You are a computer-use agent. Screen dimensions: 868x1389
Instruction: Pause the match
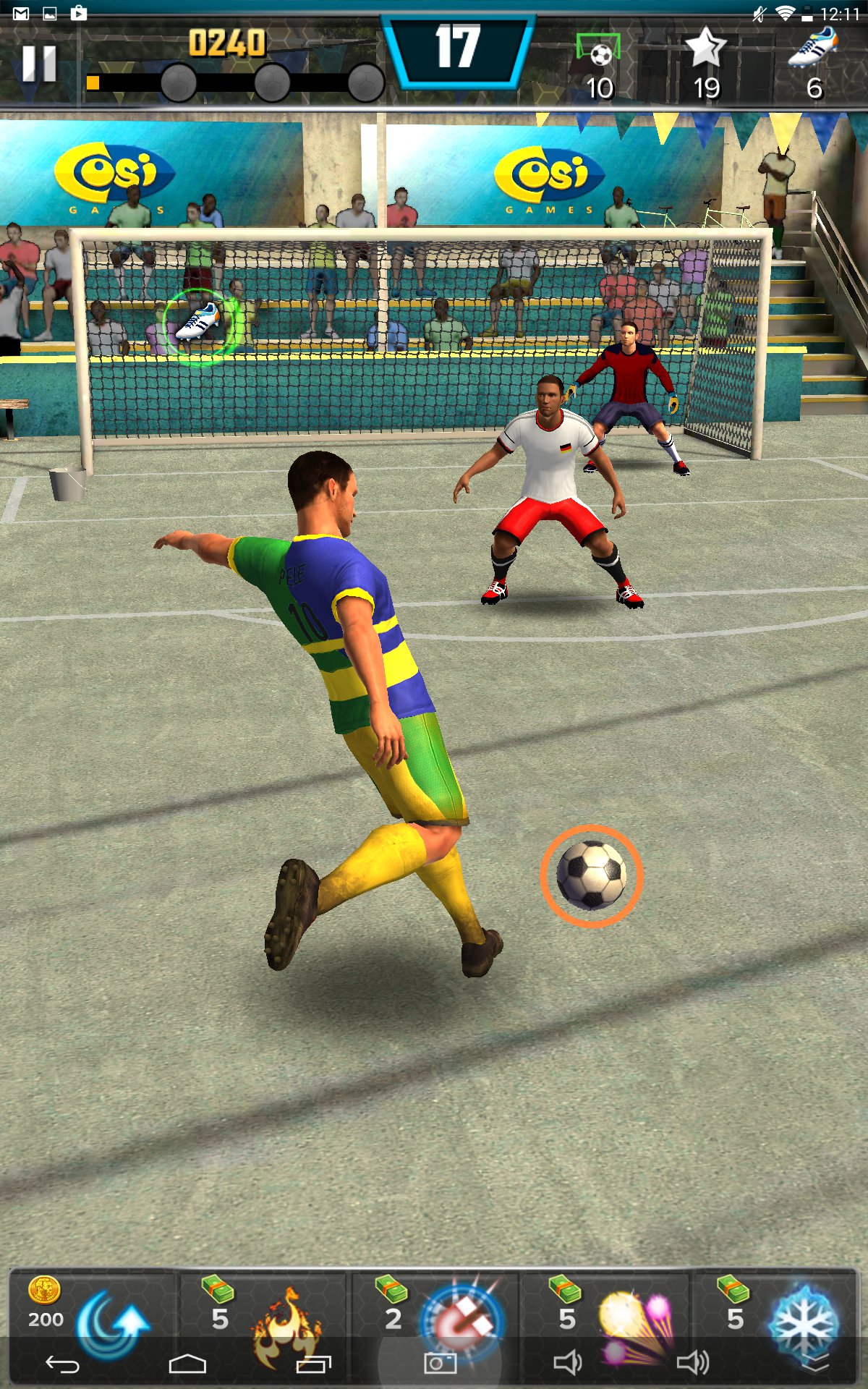coord(39,64)
